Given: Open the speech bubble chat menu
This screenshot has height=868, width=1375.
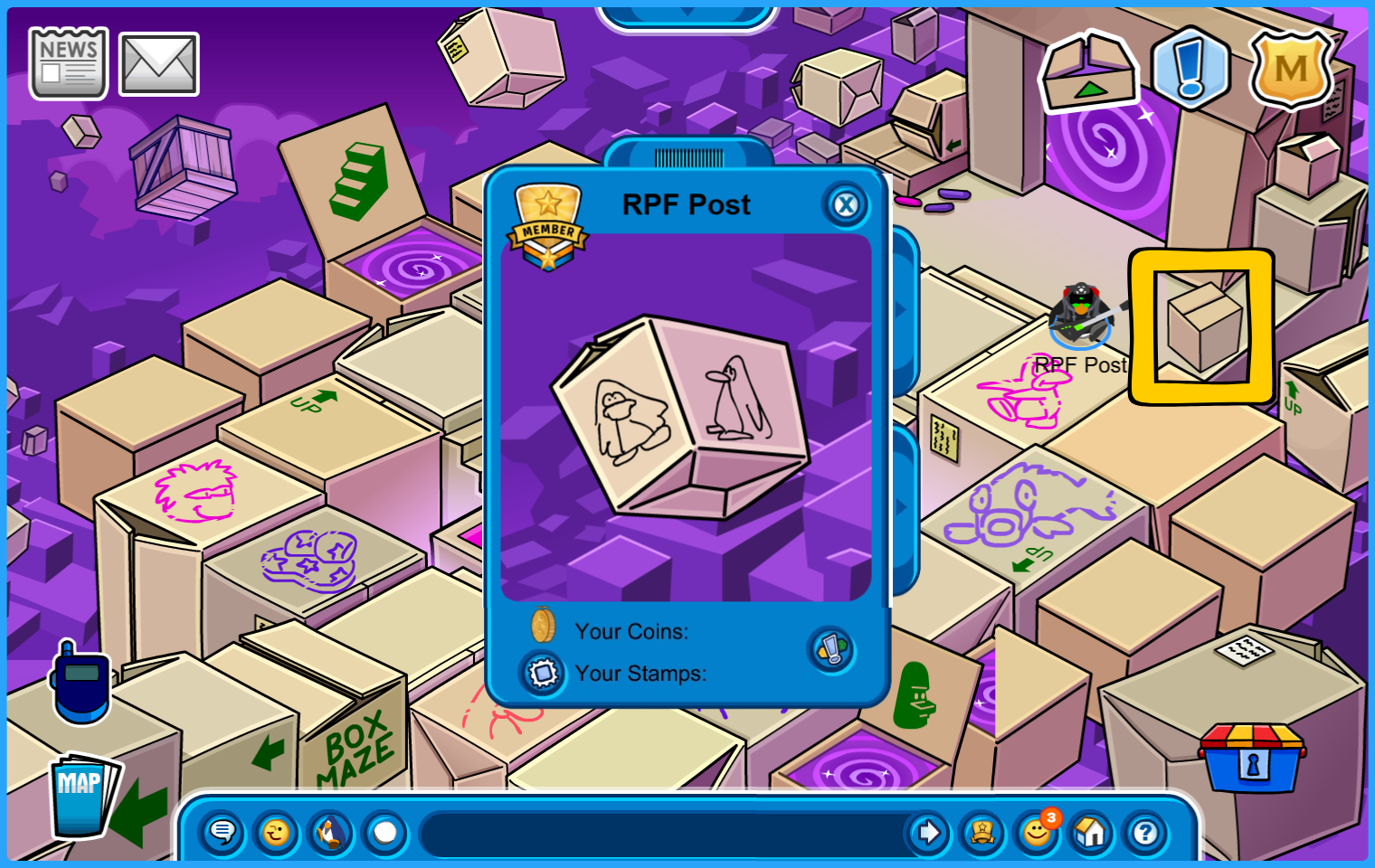Looking at the screenshot, I should click(222, 832).
